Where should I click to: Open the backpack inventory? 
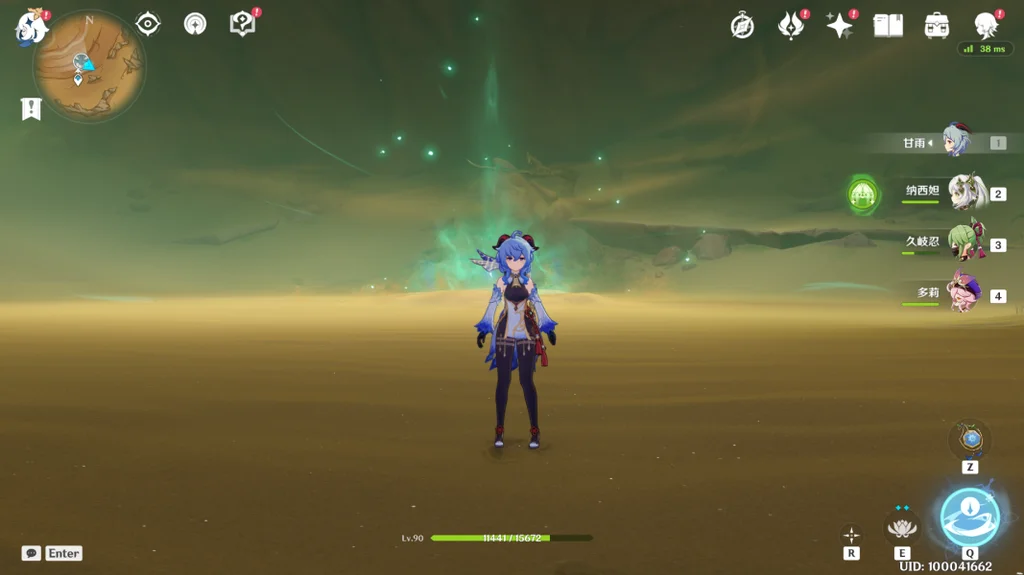(937, 26)
